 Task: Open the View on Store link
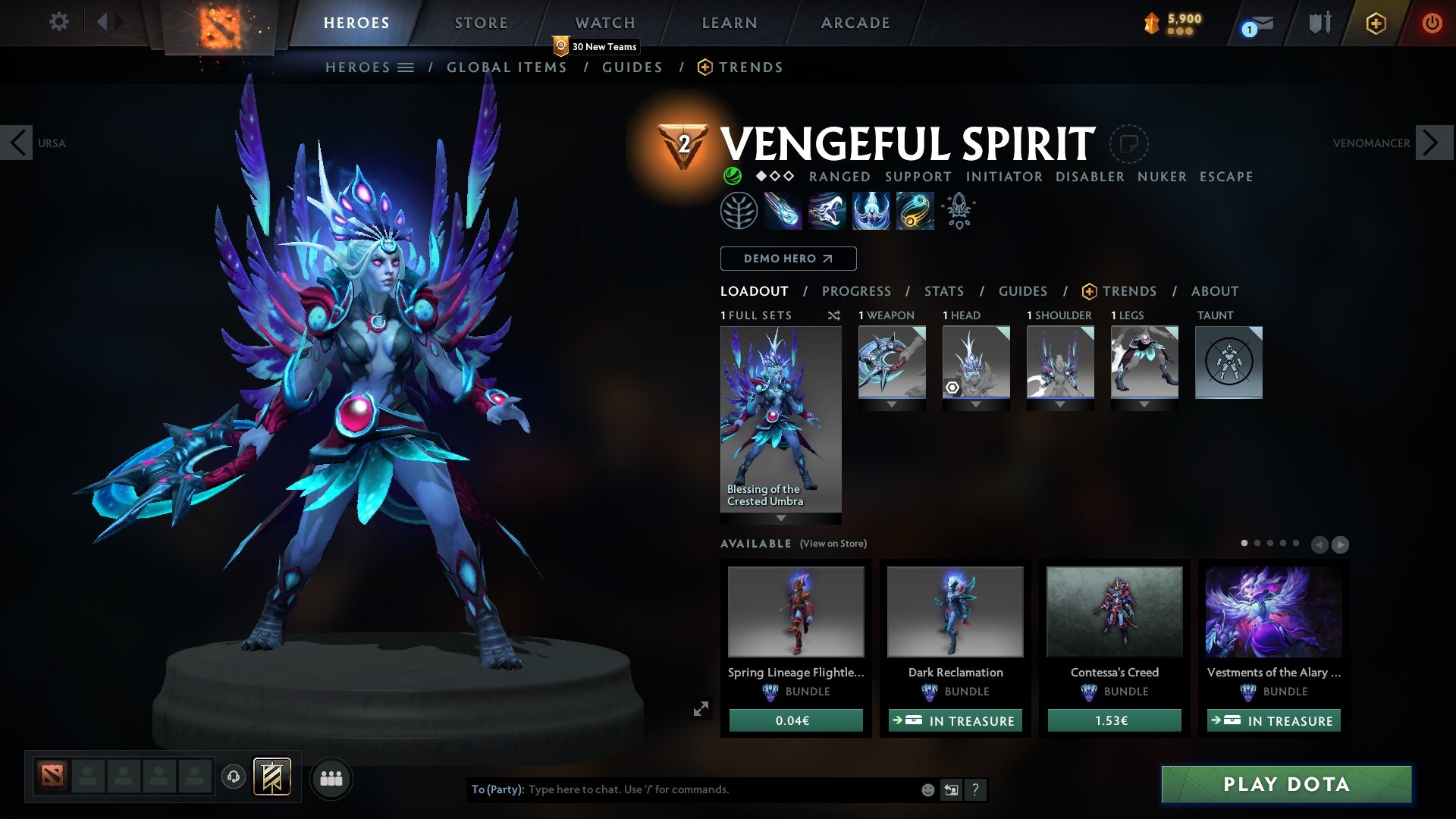tap(832, 544)
